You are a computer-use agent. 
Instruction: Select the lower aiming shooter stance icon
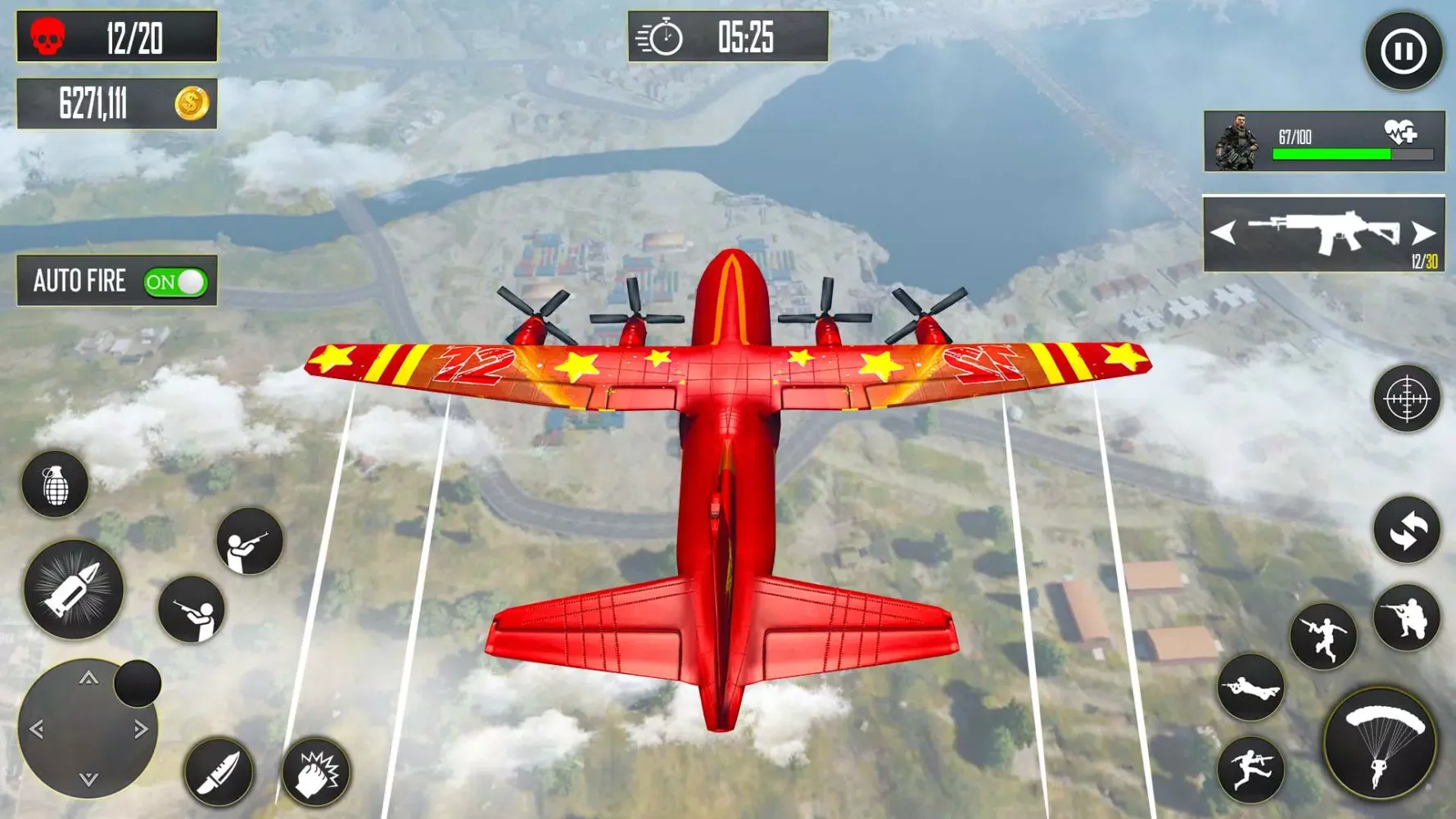point(192,610)
